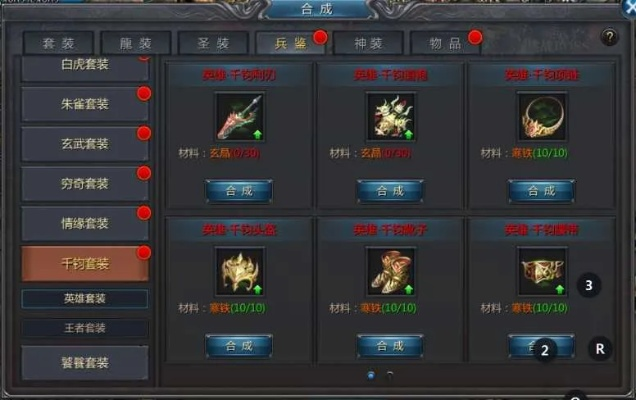The height and width of the screenshot is (400, 636).
Task: Choose the 王者套装 sub-entry
Action: coord(85,327)
